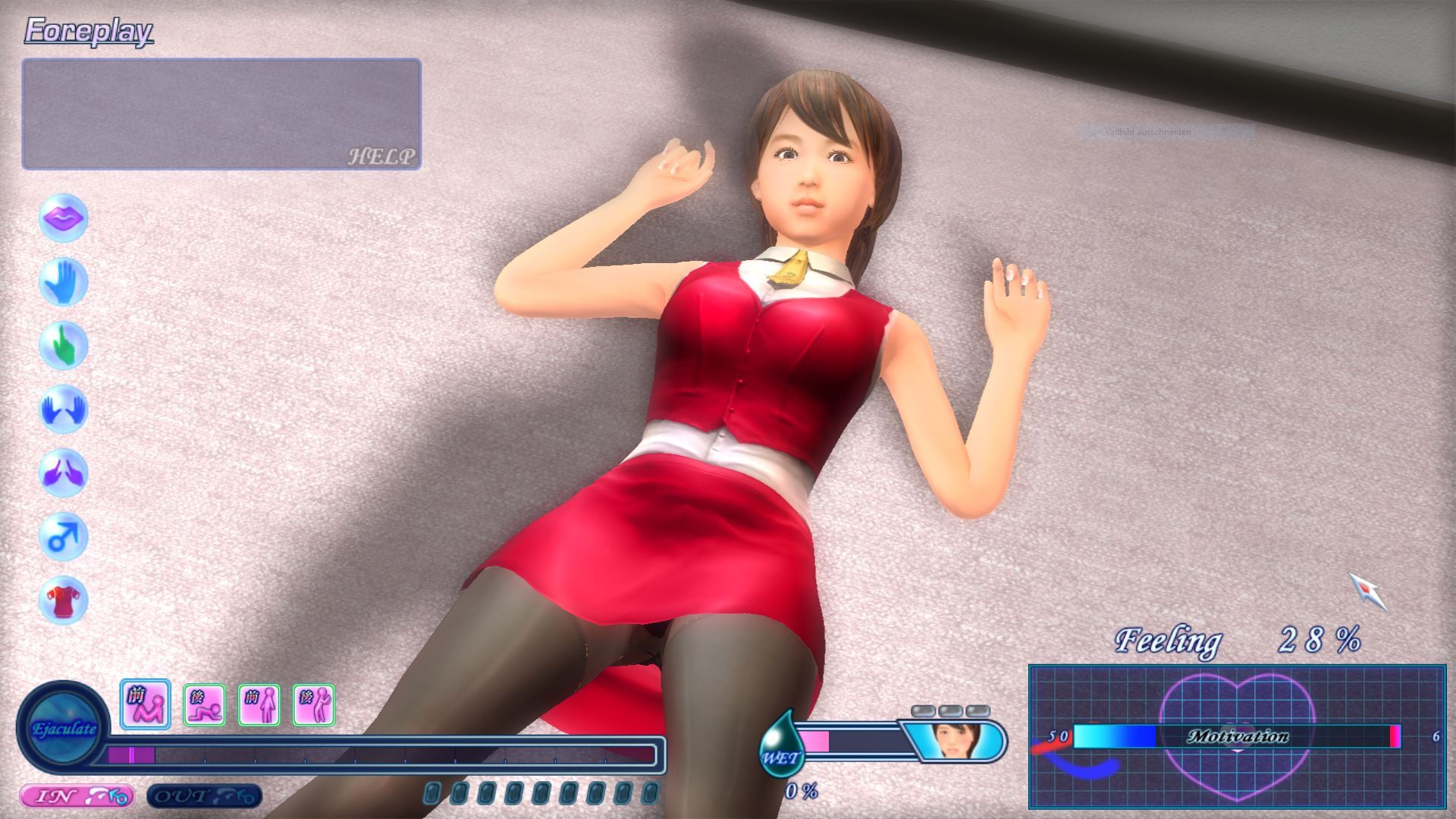This screenshot has height=819, width=1456.
Task: Click the round Ejaculate button
Action: (64, 729)
